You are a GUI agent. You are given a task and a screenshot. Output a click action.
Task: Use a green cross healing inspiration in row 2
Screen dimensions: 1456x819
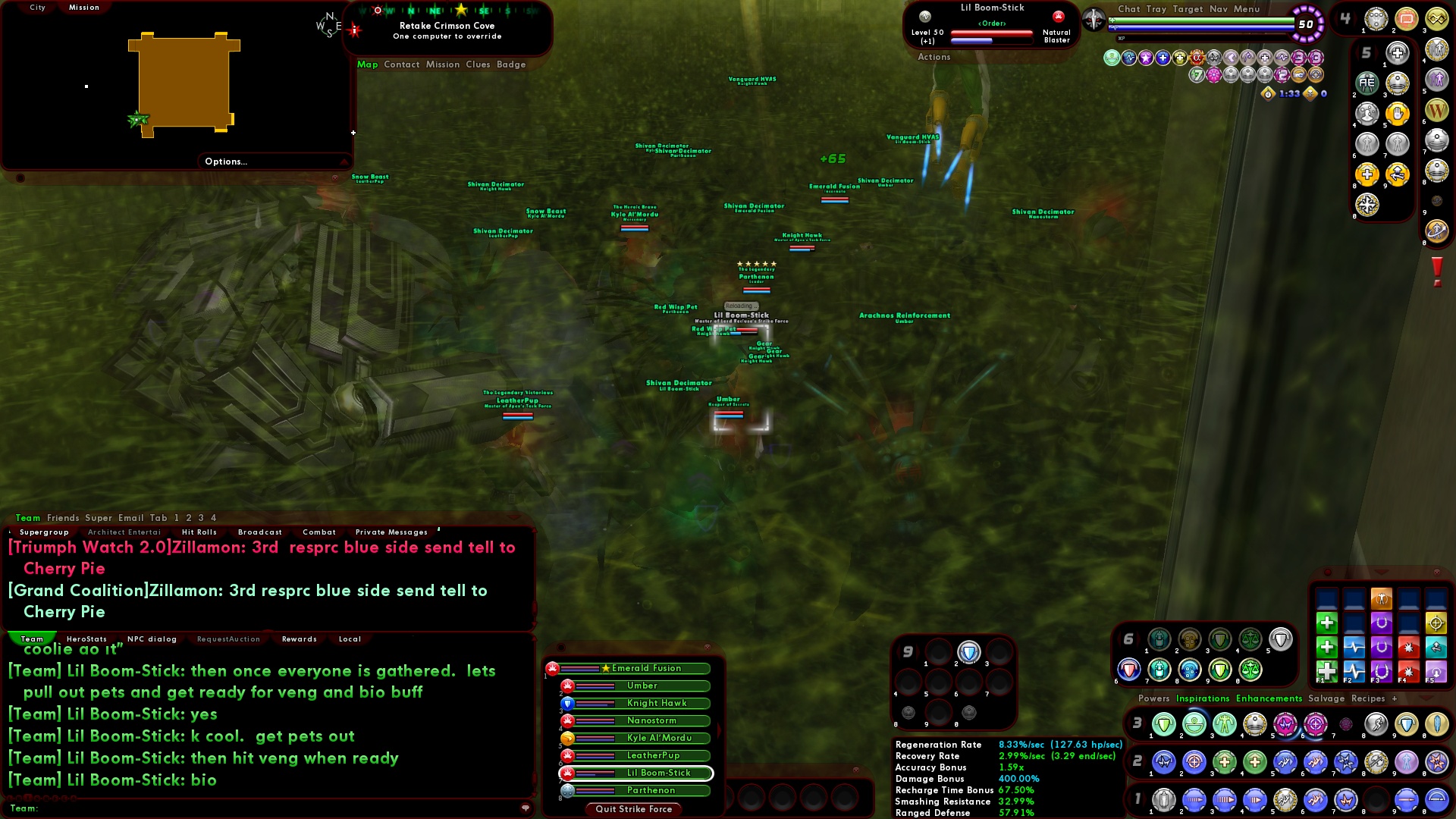pos(1224,762)
